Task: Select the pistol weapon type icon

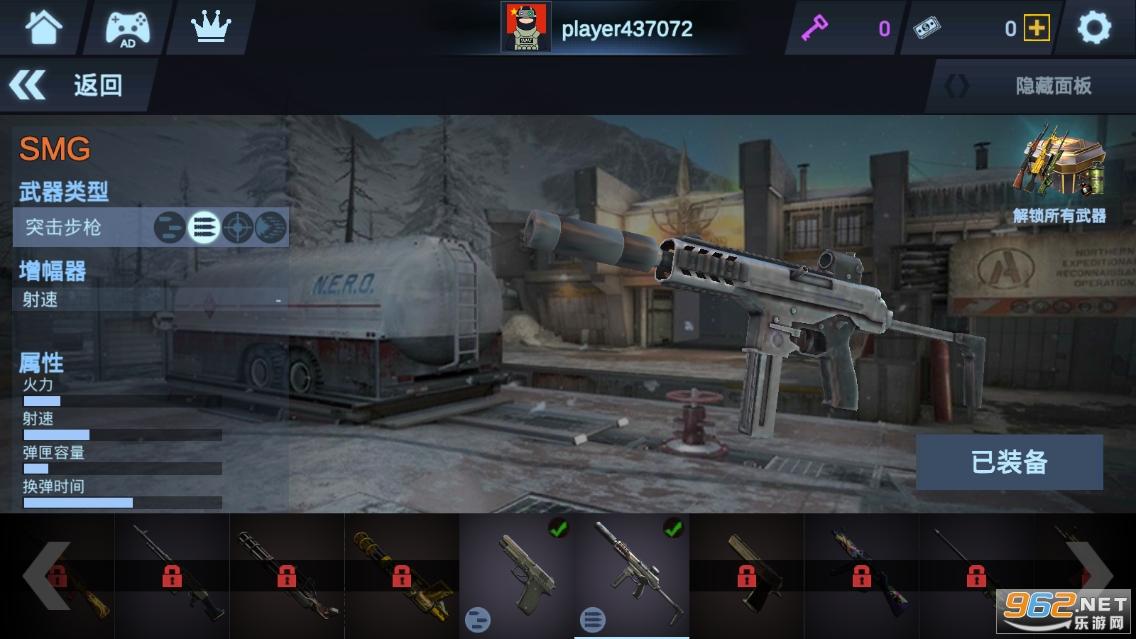Action: point(169,228)
